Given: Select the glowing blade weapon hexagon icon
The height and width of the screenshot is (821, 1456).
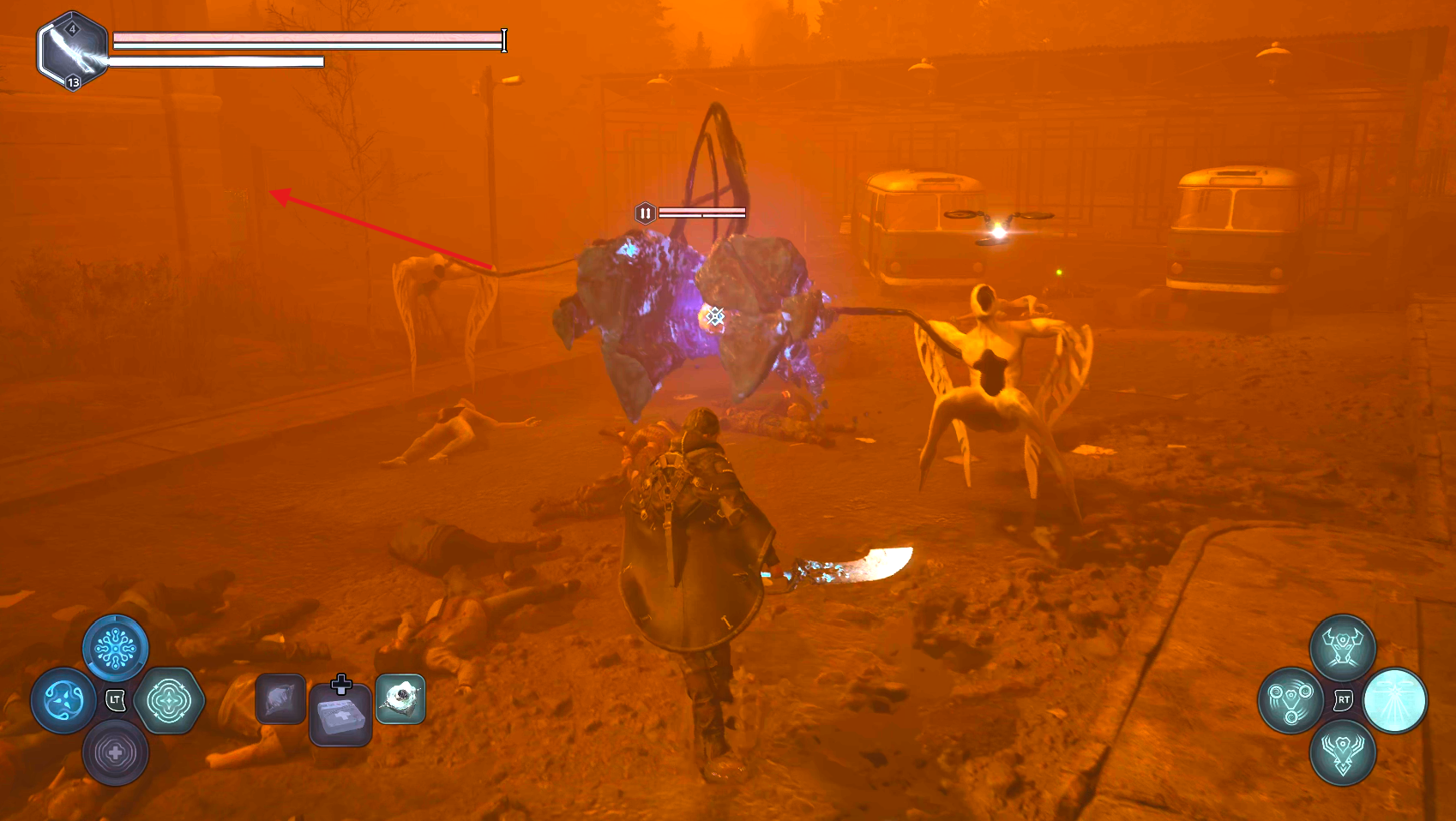Looking at the screenshot, I should point(72,51).
